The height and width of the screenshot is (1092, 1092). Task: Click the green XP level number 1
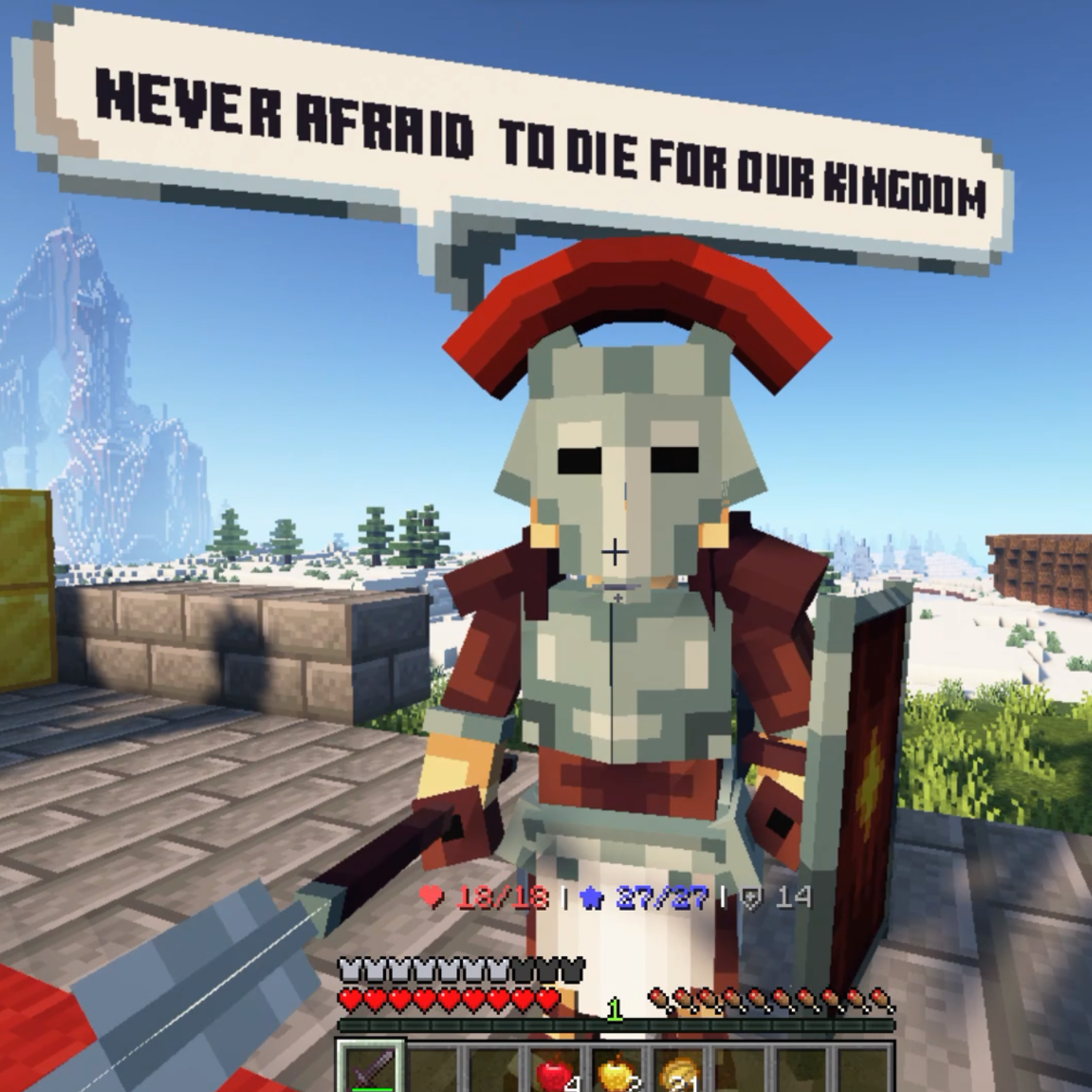614,1010
